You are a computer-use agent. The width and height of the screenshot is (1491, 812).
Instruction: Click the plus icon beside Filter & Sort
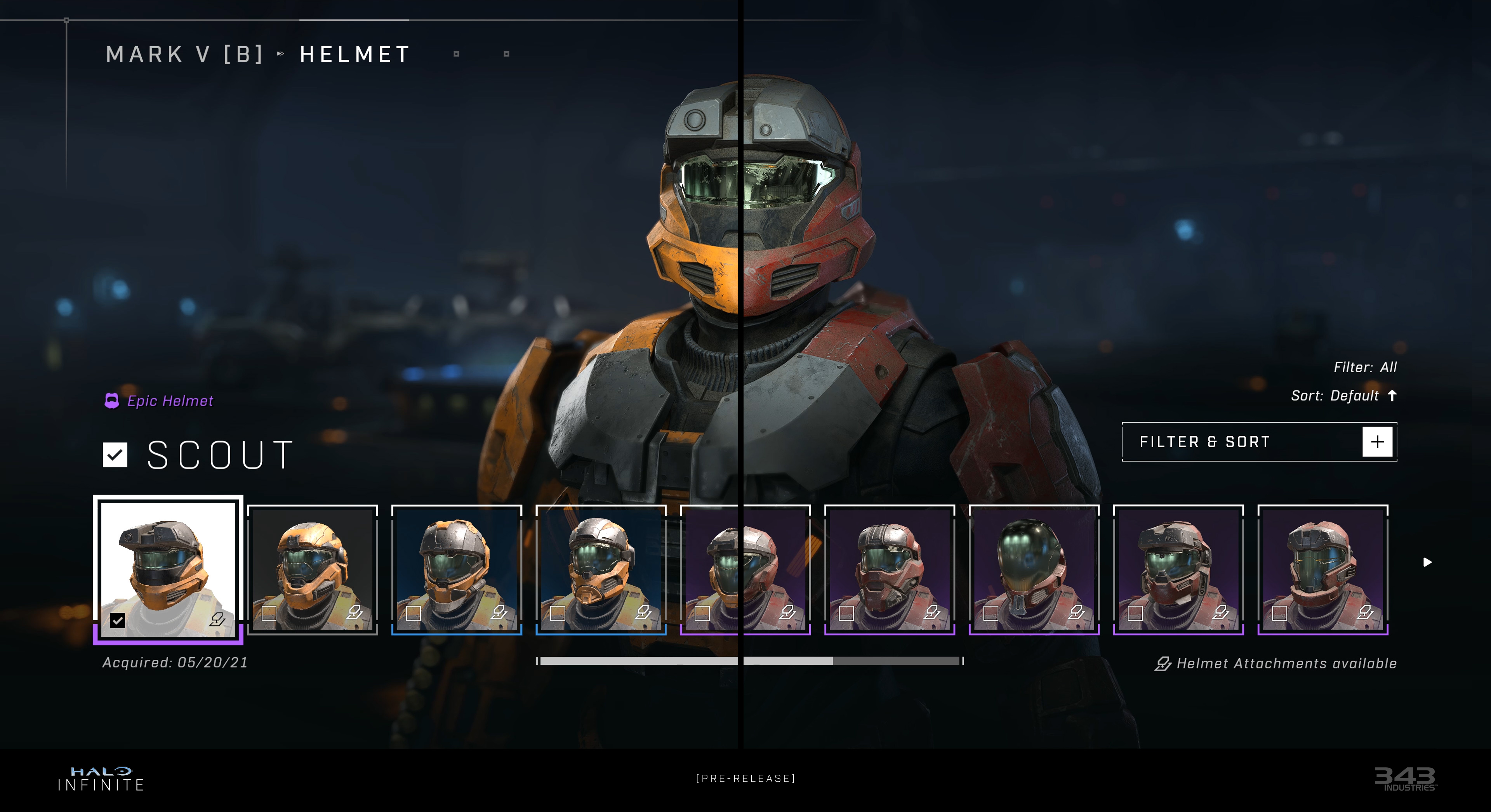tap(1377, 442)
